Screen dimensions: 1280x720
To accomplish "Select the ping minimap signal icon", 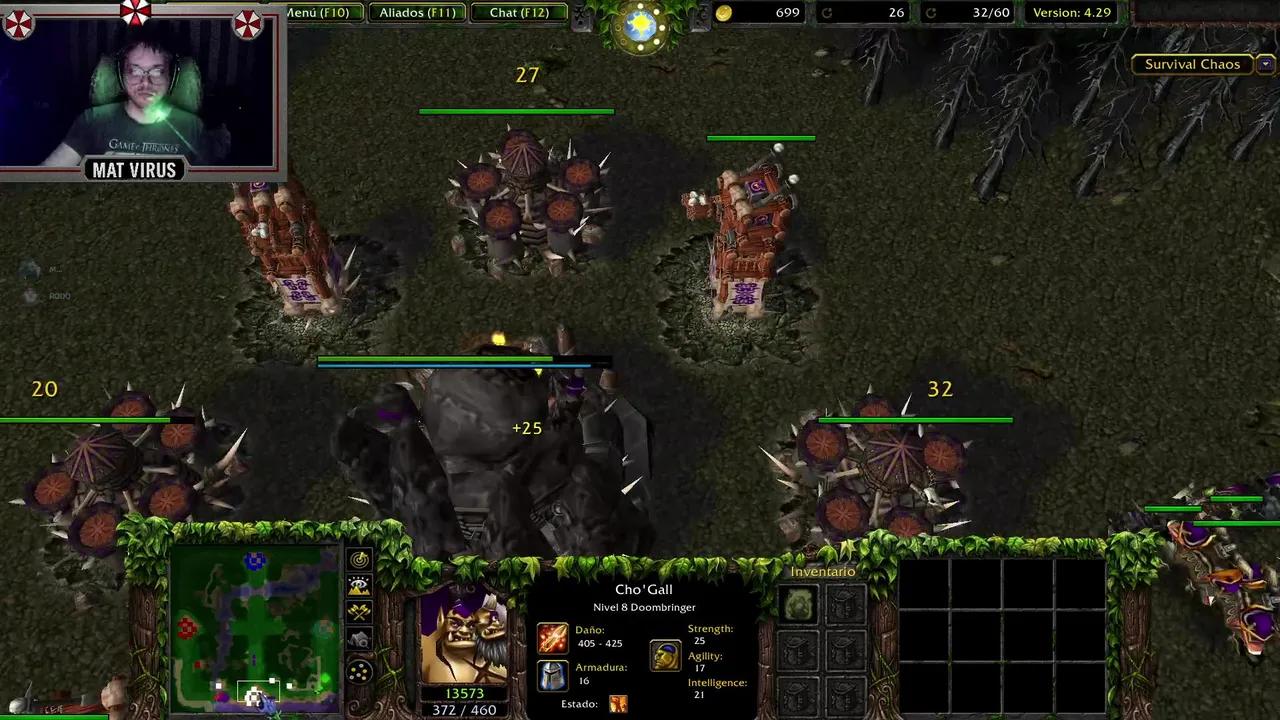I will click(359, 562).
